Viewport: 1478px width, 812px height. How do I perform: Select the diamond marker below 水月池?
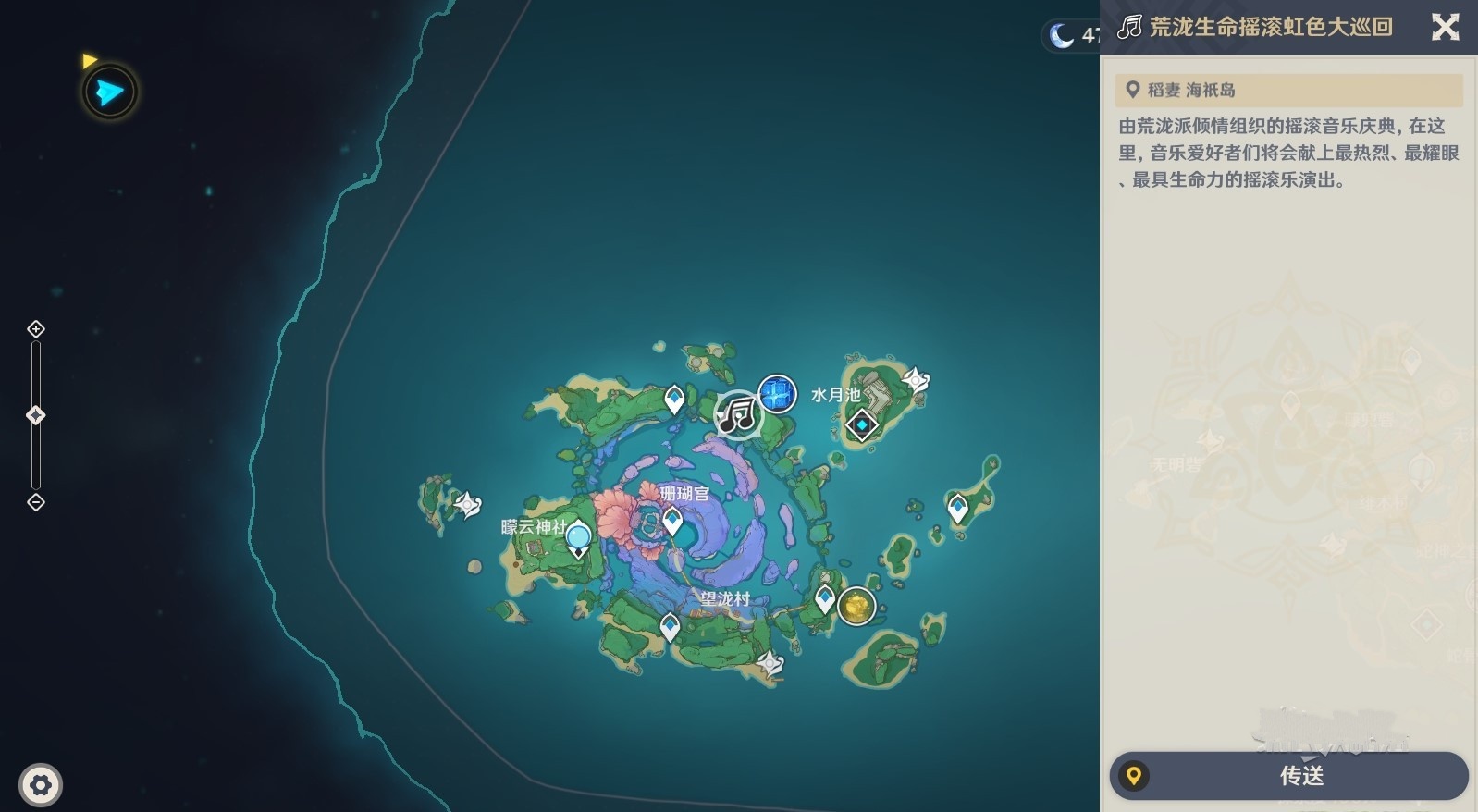[862, 425]
